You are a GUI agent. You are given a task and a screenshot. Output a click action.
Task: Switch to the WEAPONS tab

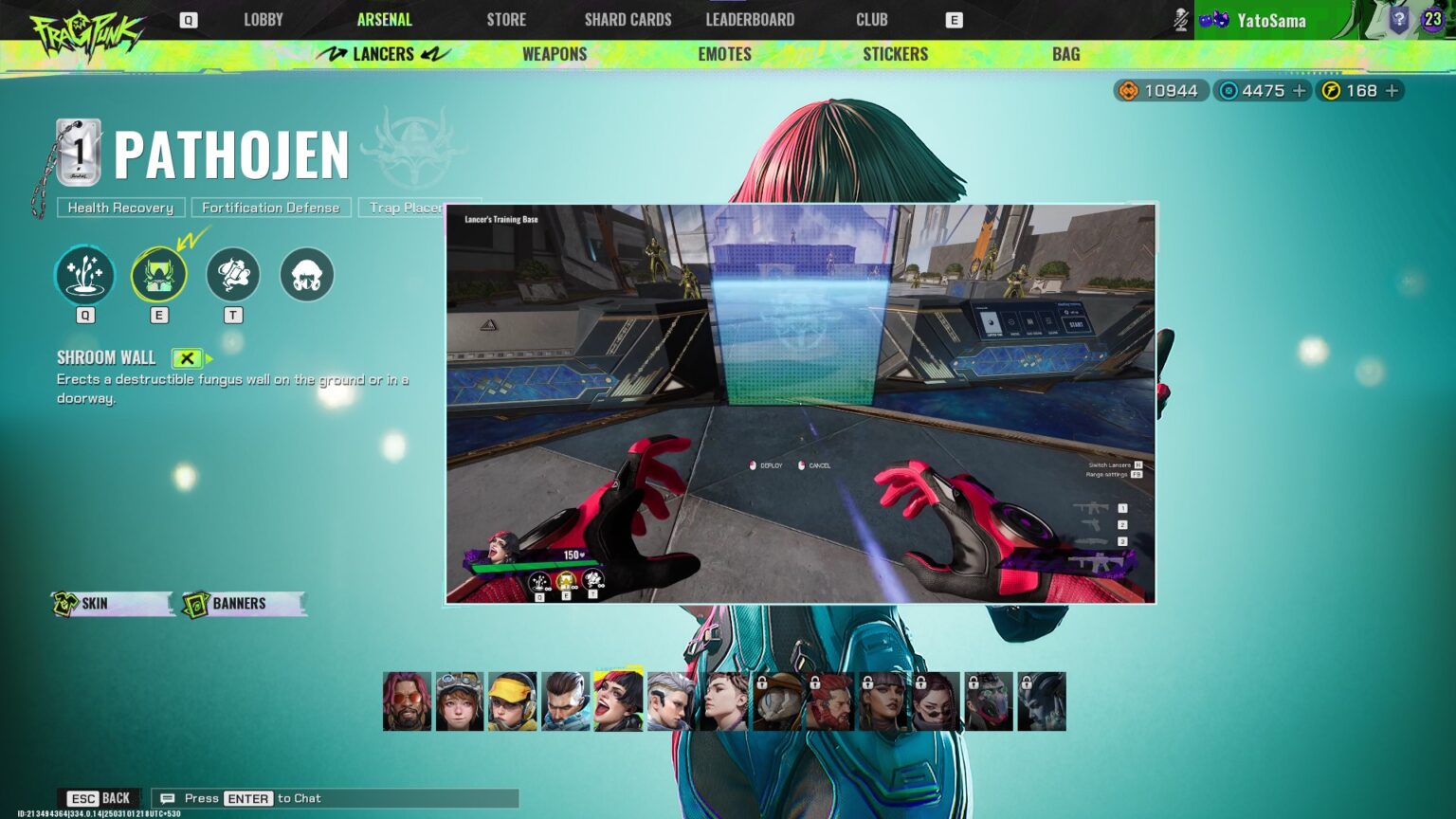click(554, 54)
